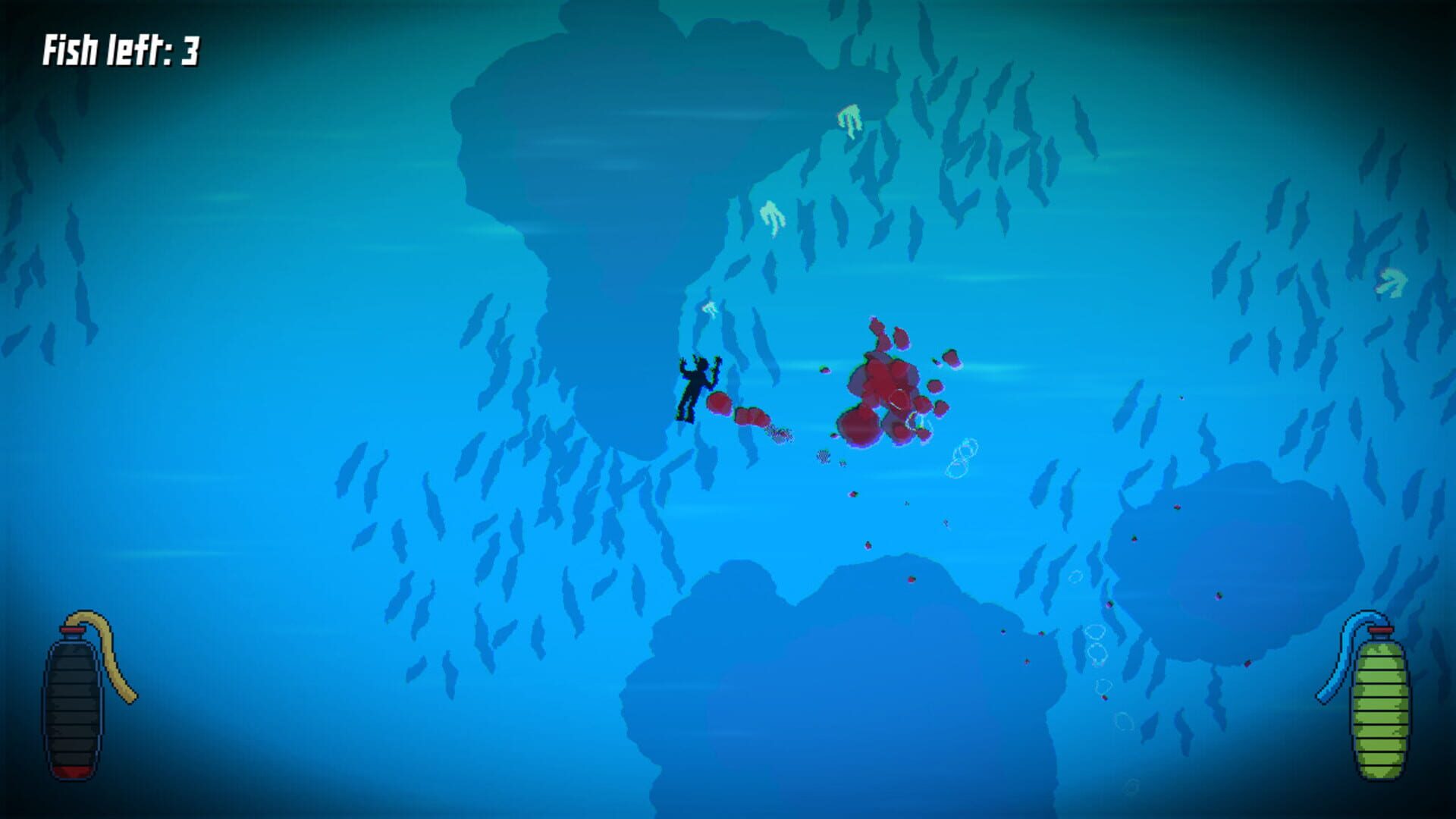Screen dimensions: 1456x819
Task: Click the pale seaweed sprout near the top
Action: [x=849, y=118]
